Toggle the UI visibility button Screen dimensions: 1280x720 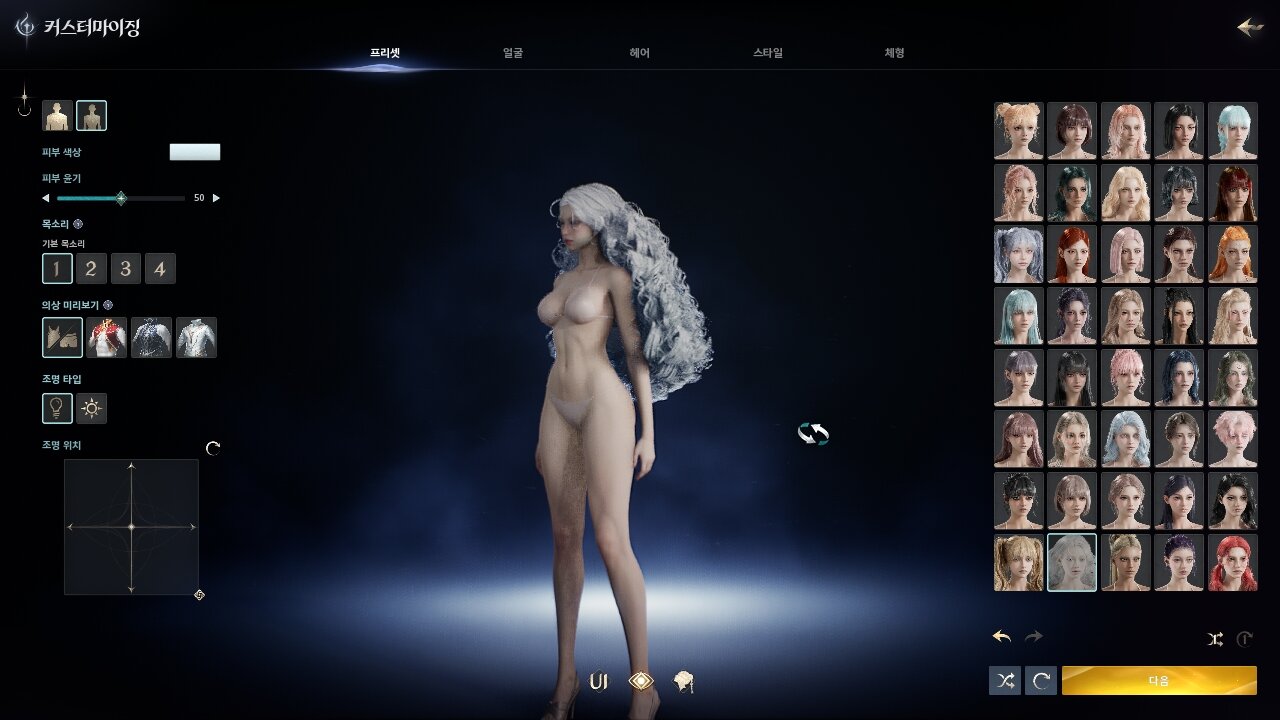[599, 682]
